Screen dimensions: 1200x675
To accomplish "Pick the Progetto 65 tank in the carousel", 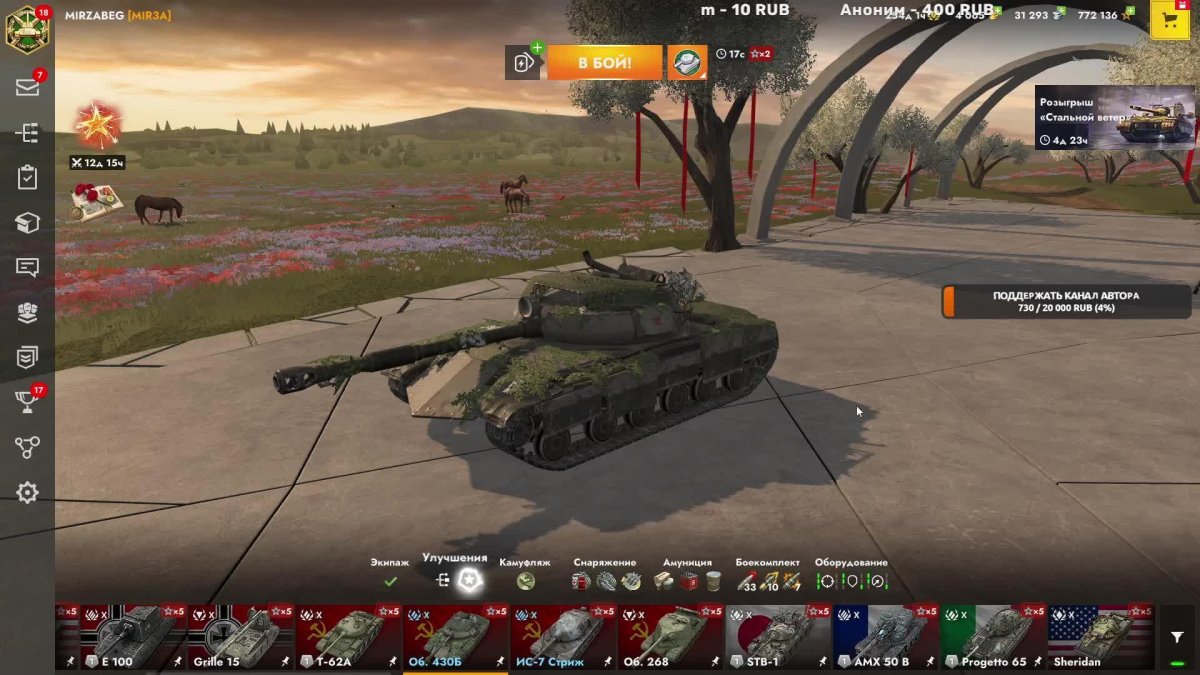I will coord(994,637).
